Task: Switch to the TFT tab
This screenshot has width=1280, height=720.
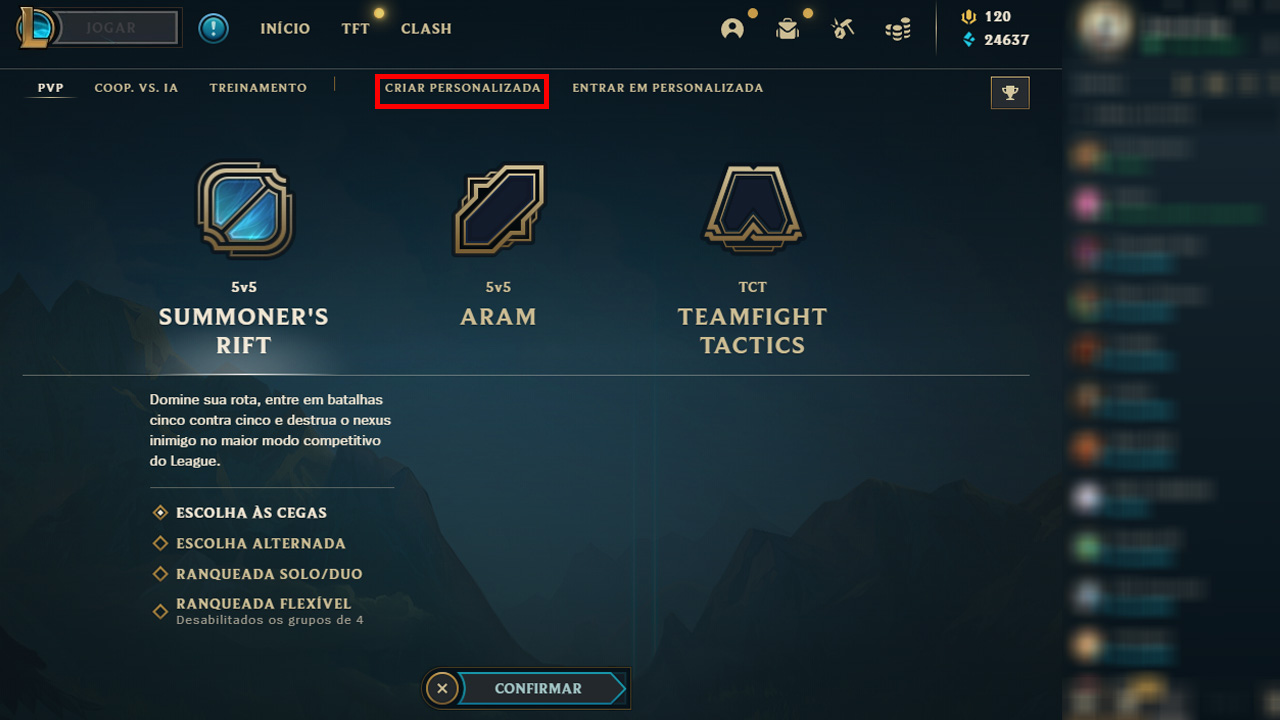Action: coord(355,28)
